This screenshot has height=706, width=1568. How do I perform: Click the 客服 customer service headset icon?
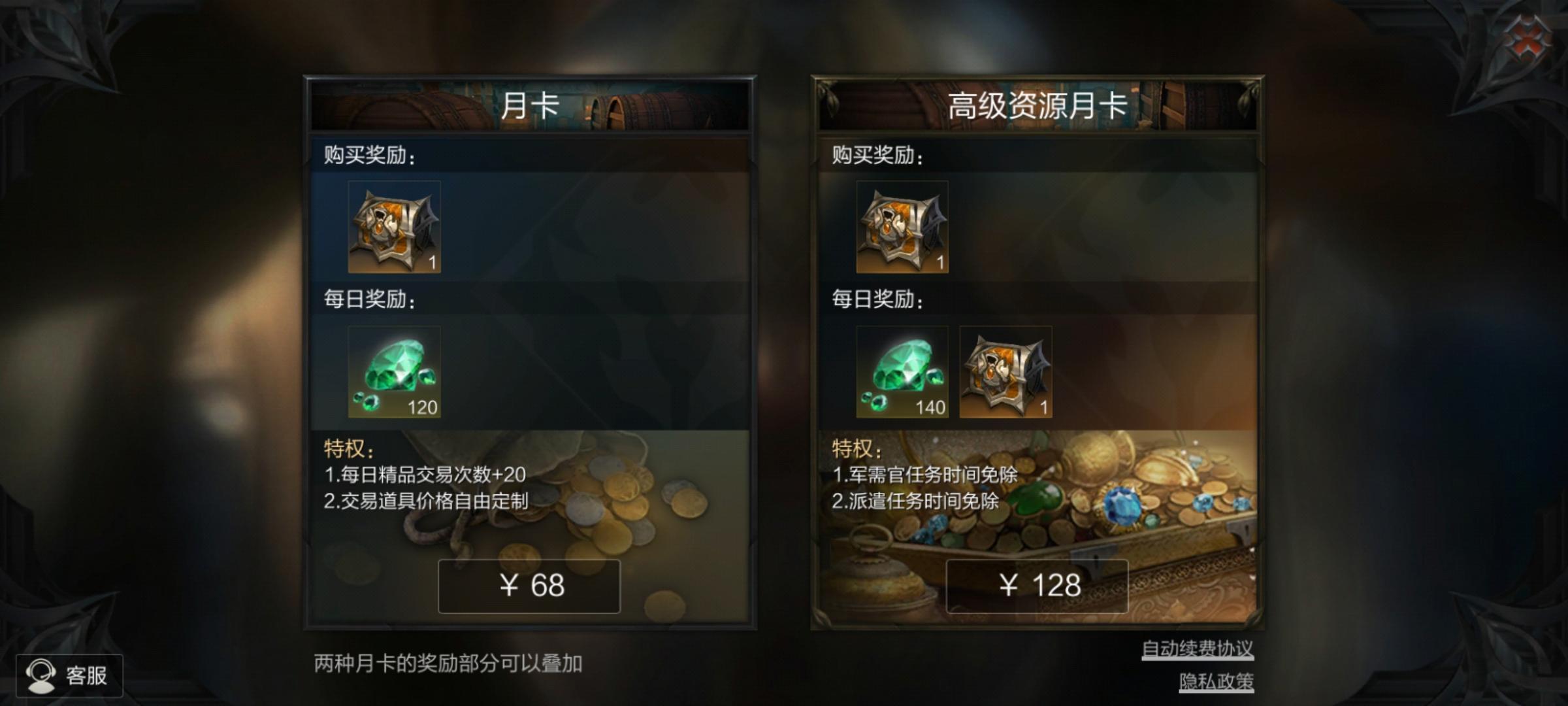tap(42, 675)
